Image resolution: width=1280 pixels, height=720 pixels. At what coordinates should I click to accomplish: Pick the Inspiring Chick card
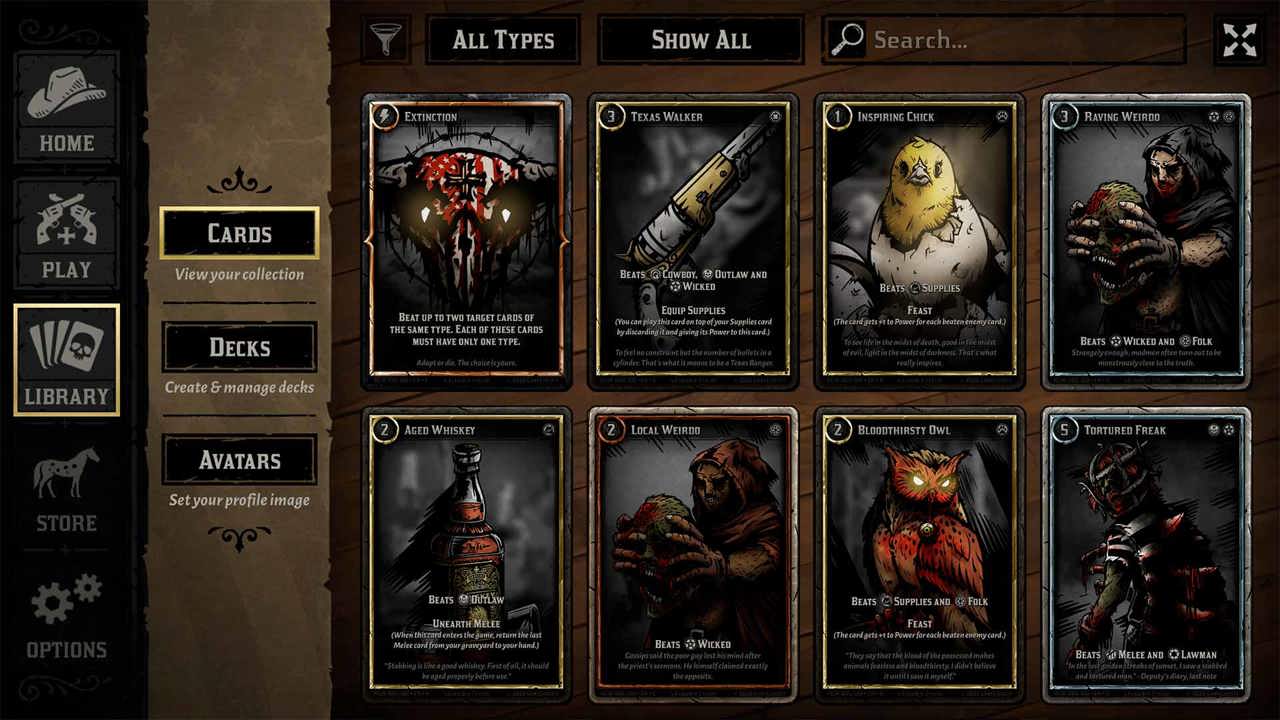coord(920,241)
